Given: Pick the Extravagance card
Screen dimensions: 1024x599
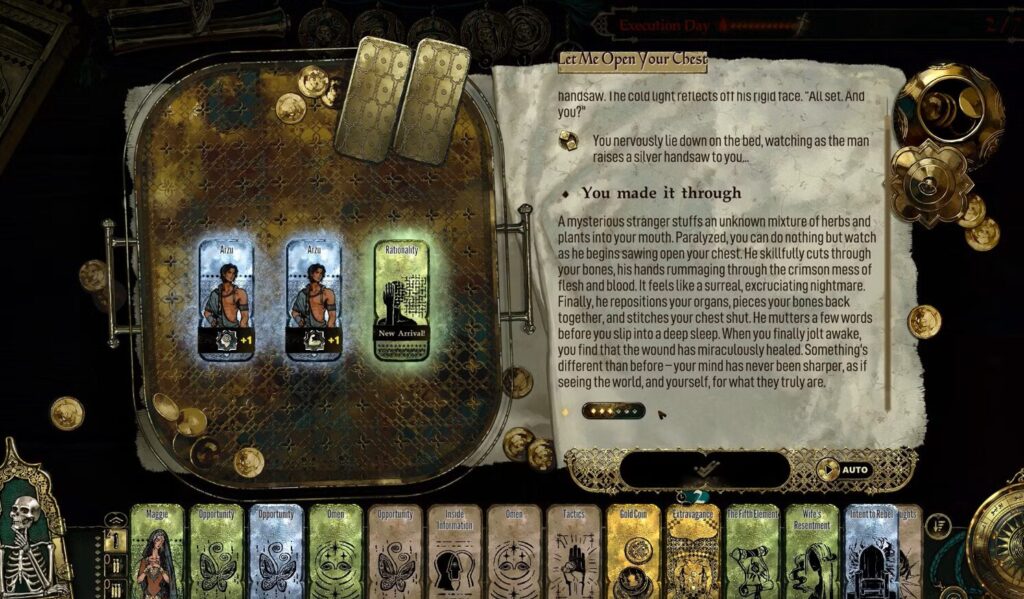Looking at the screenshot, I should click(x=693, y=552).
